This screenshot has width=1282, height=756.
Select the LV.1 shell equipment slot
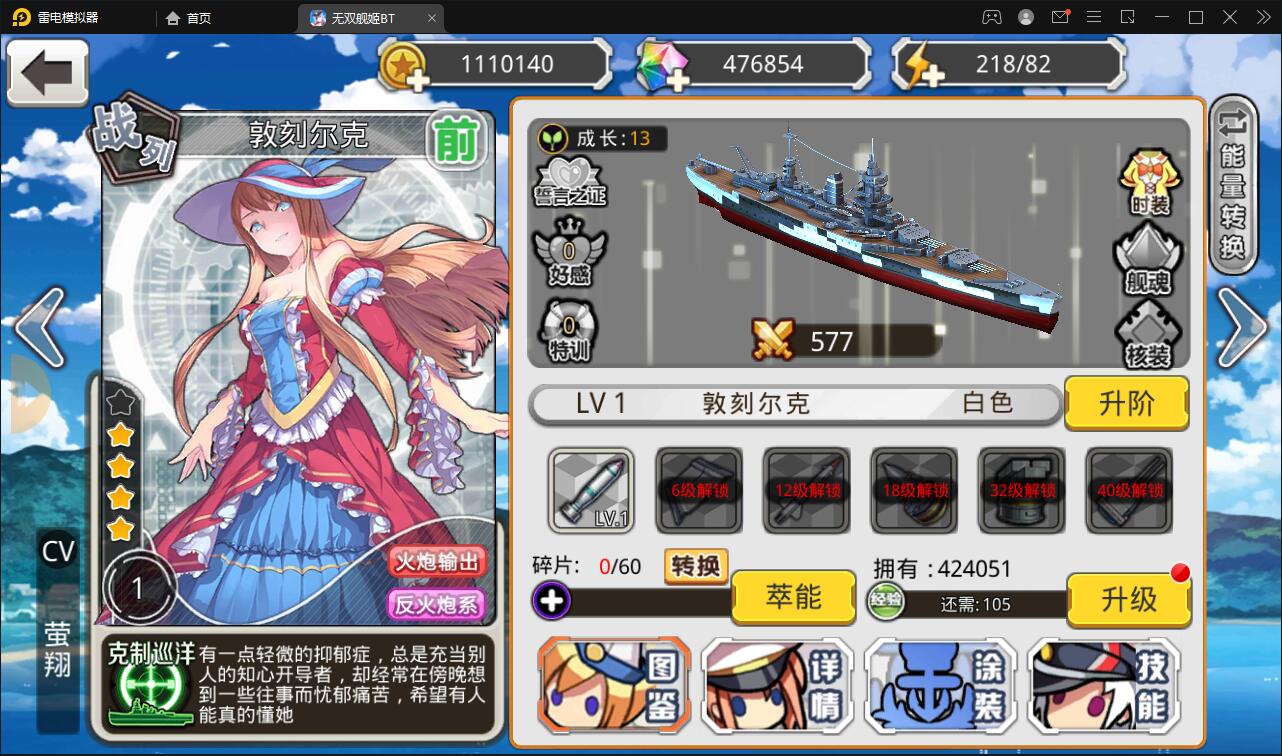590,490
